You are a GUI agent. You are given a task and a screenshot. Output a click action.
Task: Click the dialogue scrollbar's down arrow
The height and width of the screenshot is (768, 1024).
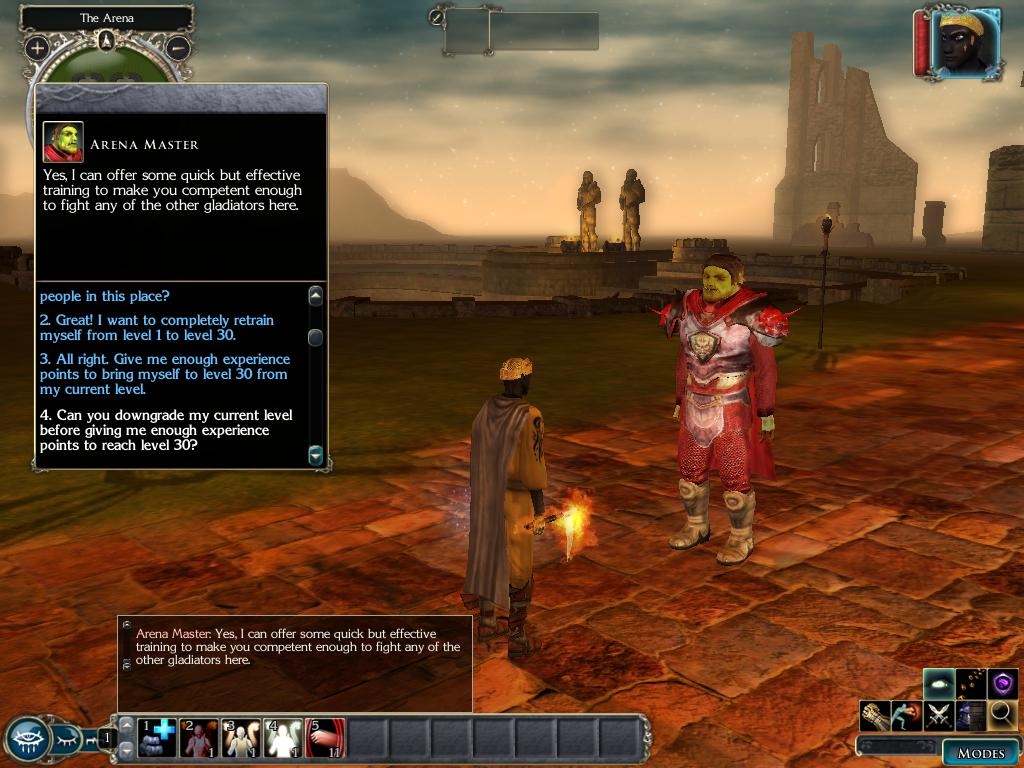[x=316, y=455]
